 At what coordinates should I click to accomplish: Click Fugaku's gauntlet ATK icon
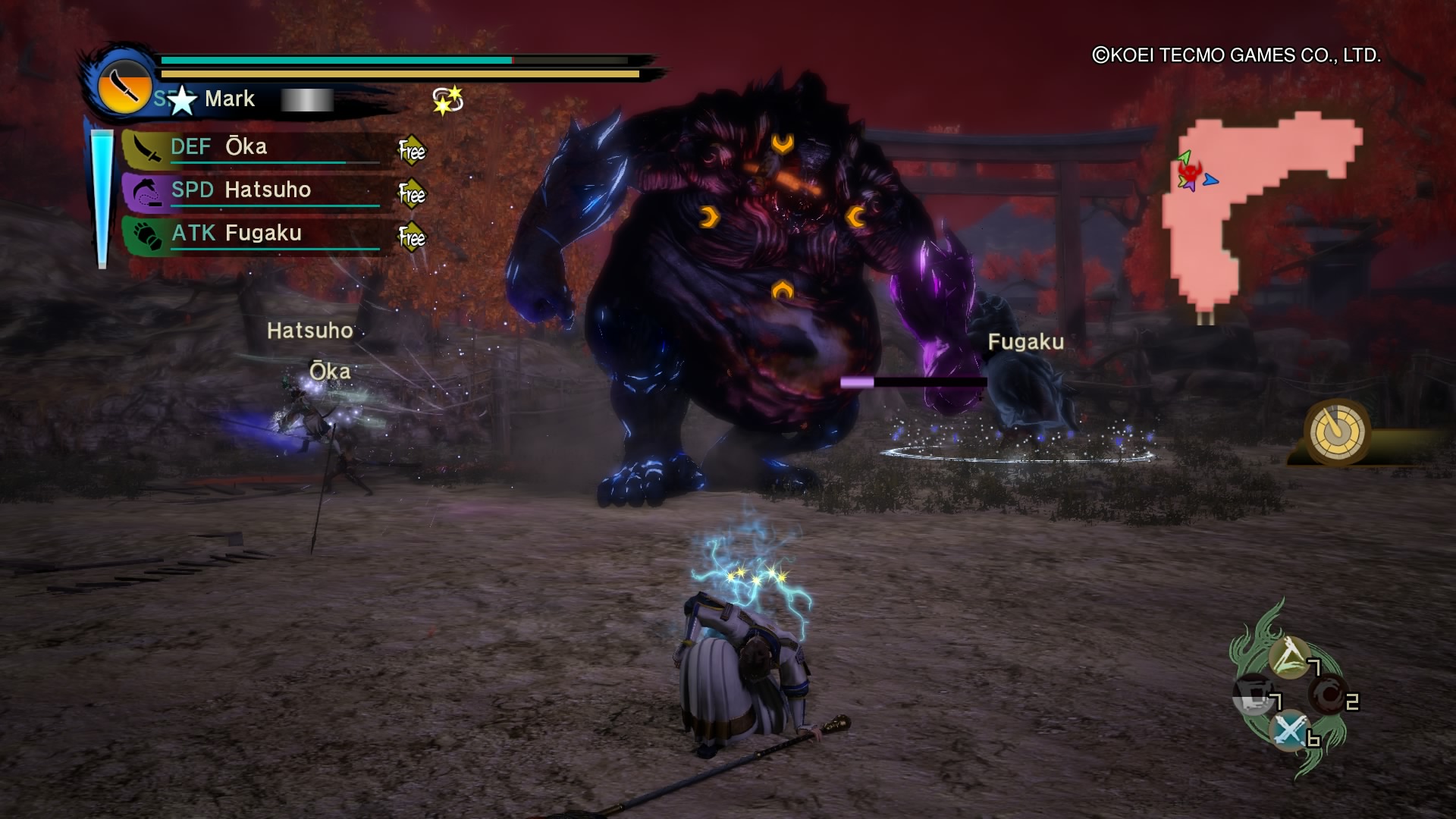point(146,236)
